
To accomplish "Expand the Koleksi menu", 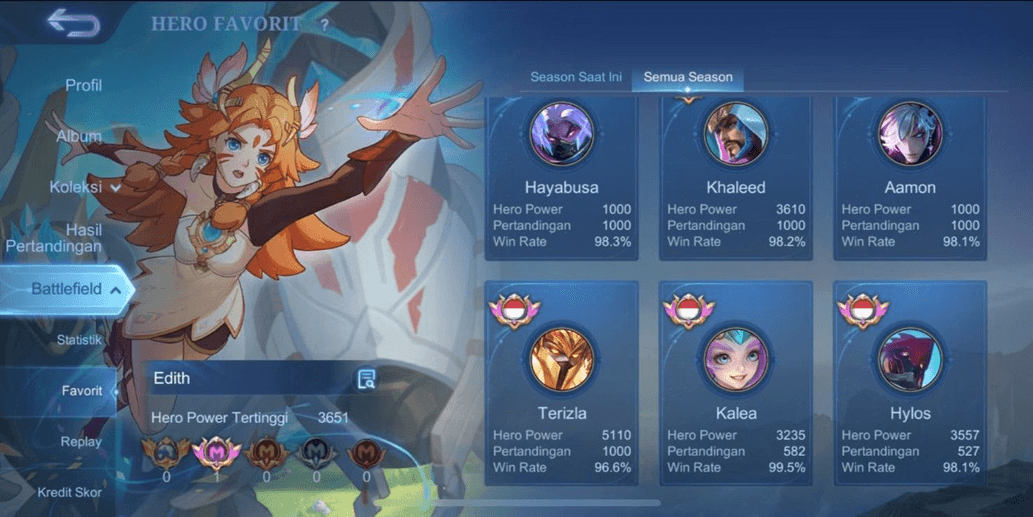I will pyautogui.click(x=85, y=187).
